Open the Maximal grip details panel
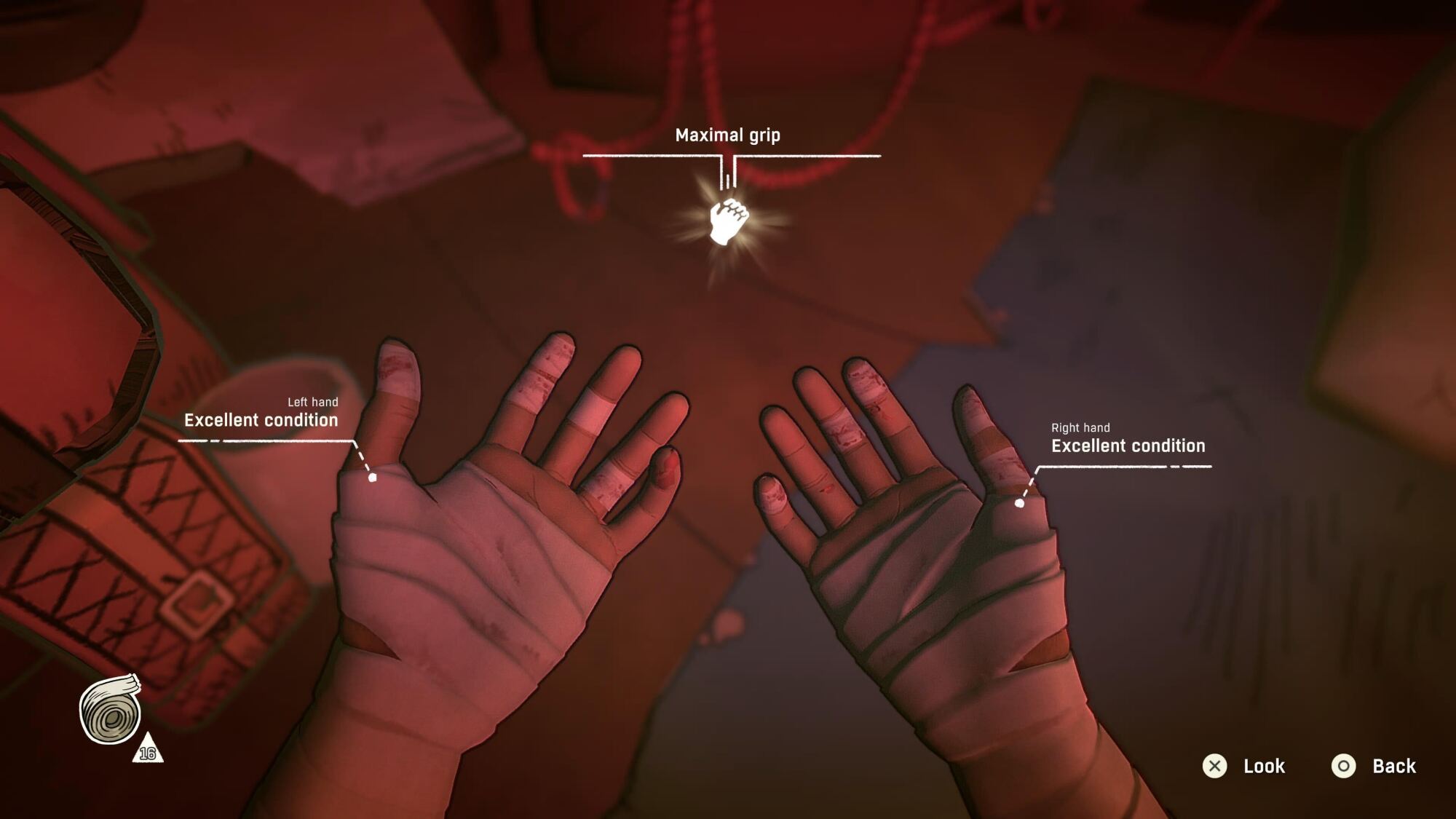Viewport: 1456px width, 819px height. 728,135
